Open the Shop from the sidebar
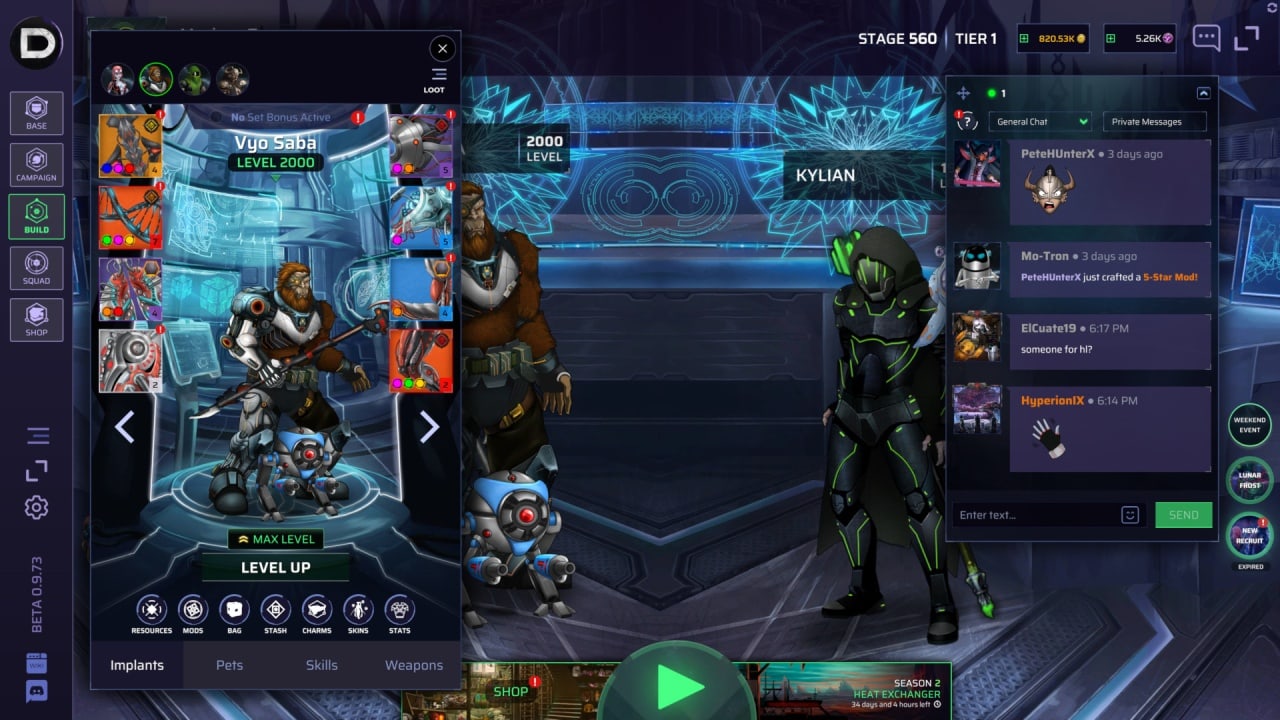Screen dimensions: 1280x720 (x=36, y=319)
